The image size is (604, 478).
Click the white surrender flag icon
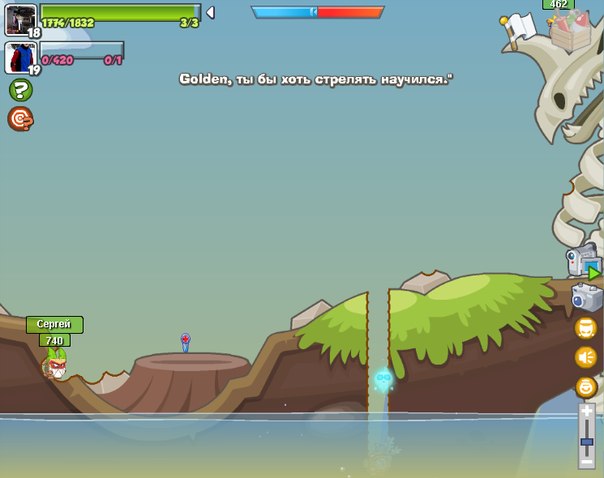519,28
